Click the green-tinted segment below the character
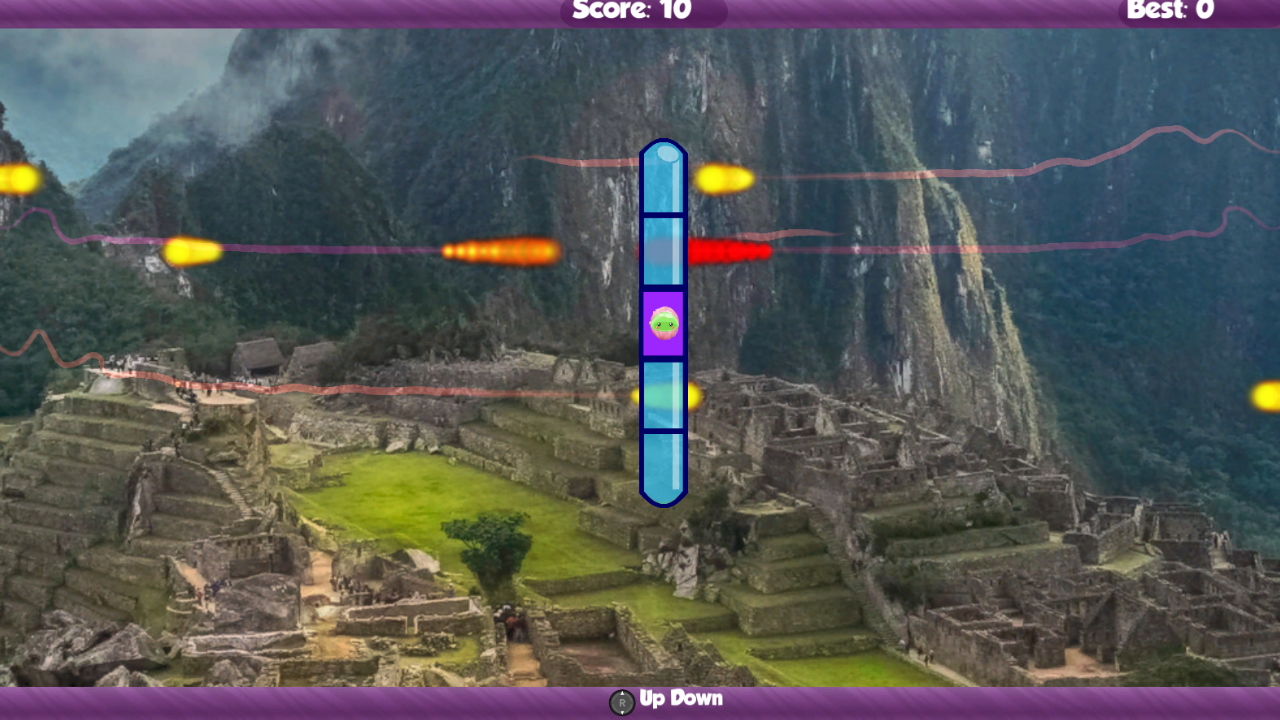 tap(663, 395)
